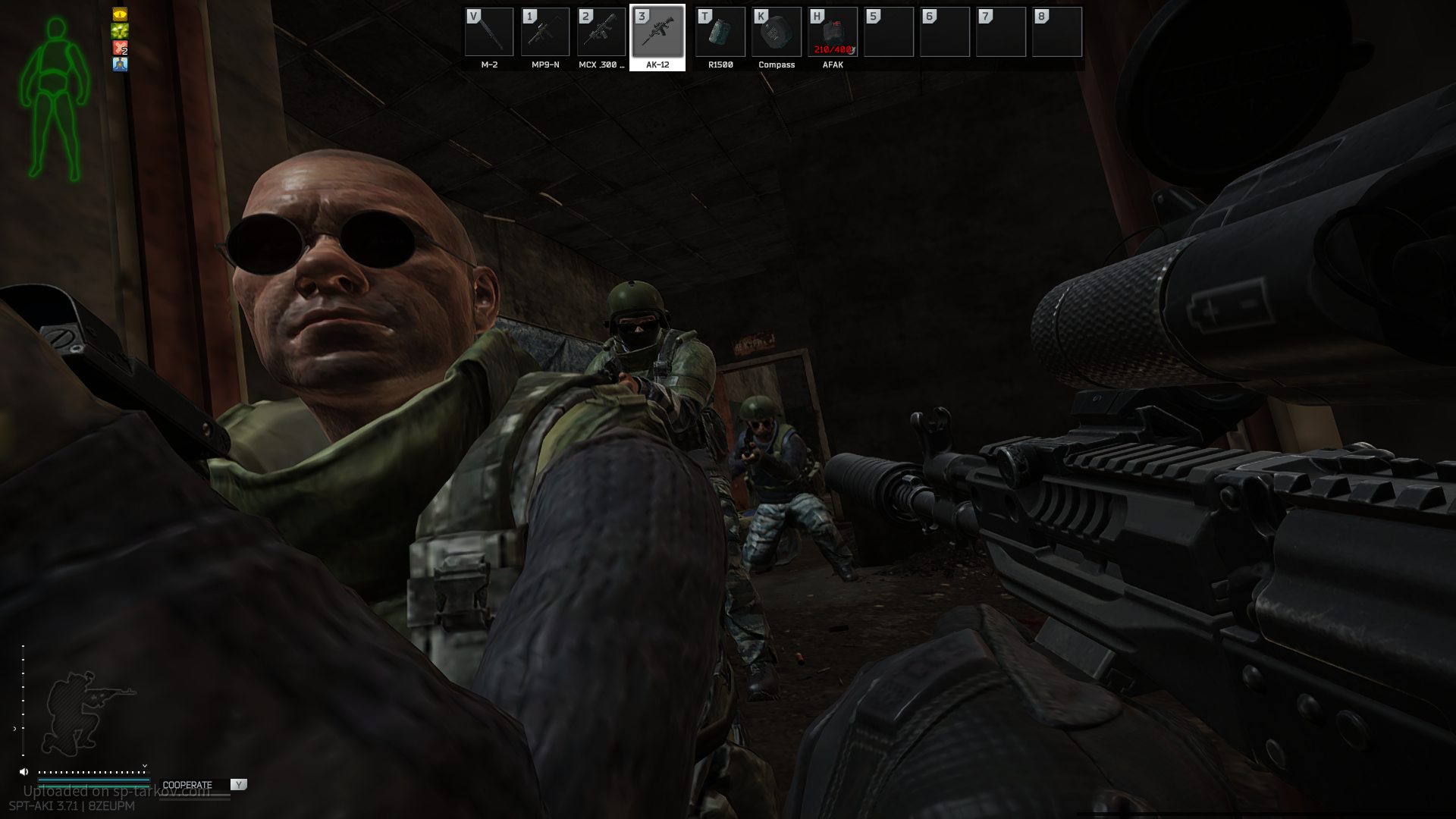
Task: Use the AFAK medkit slot
Action: pyautogui.click(x=833, y=33)
